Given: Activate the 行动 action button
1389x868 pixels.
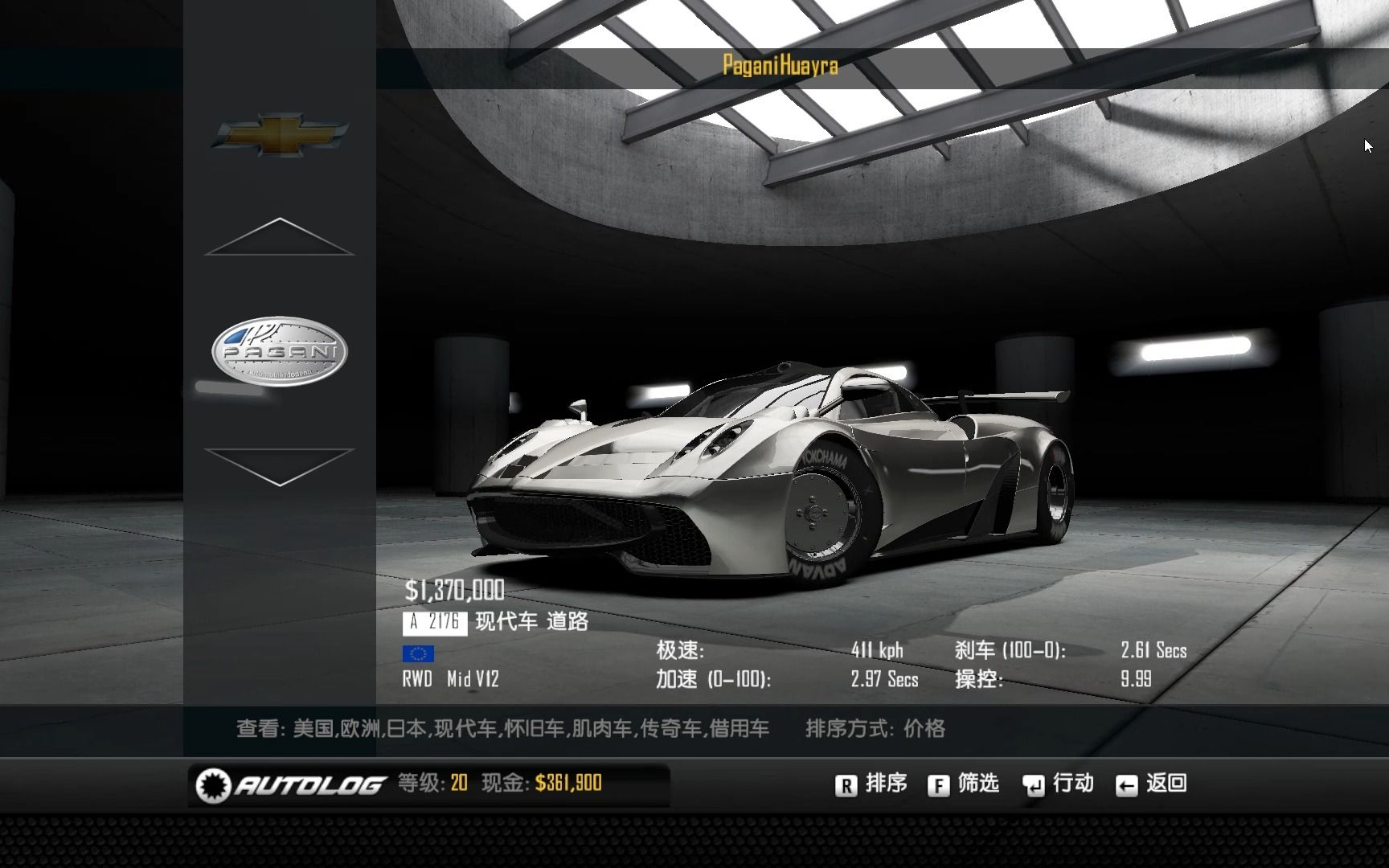Looking at the screenshot, I should click(x=1058, y=784).
